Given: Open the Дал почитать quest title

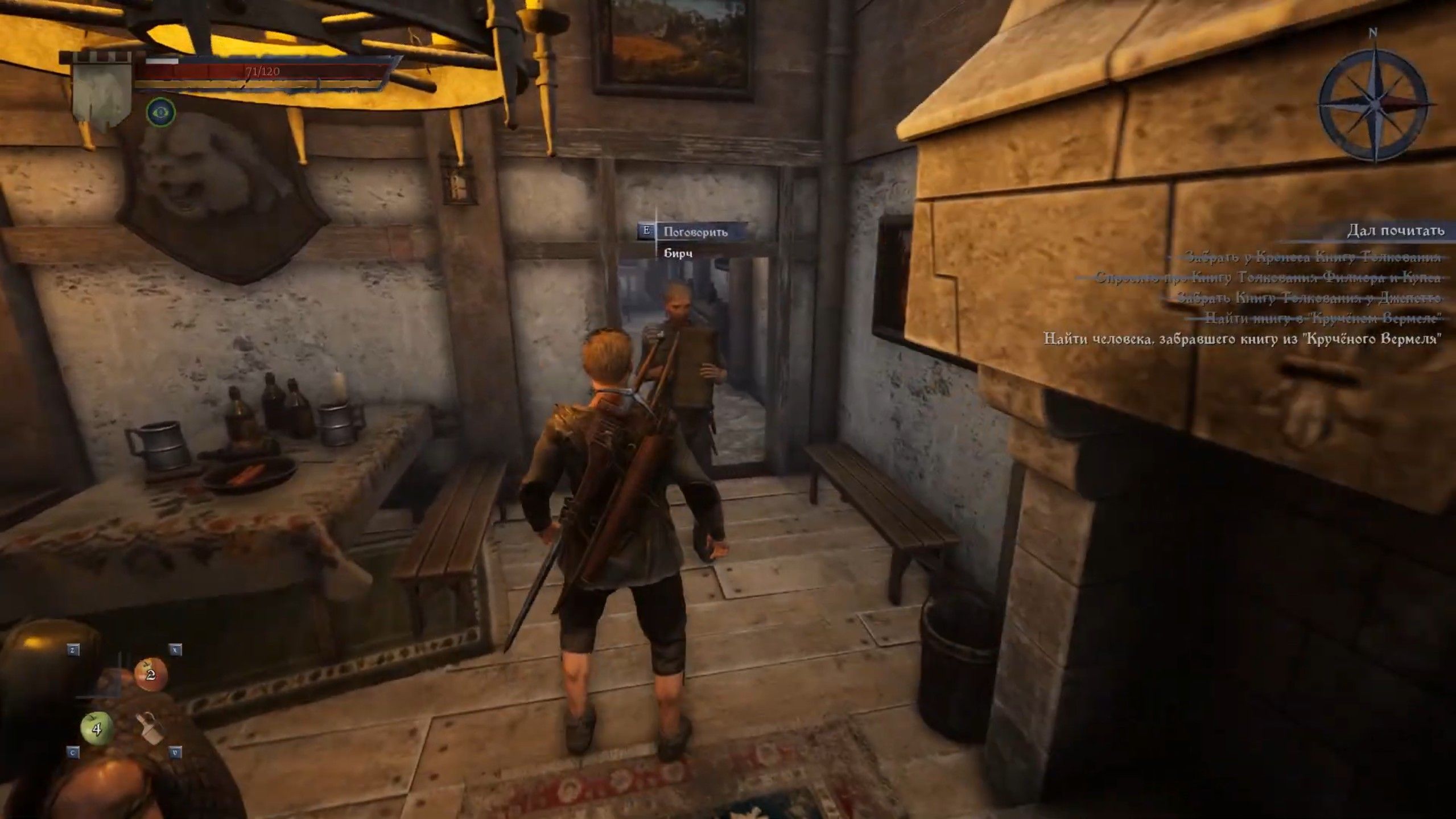Looking at the screenshot, I should 1395,231.
